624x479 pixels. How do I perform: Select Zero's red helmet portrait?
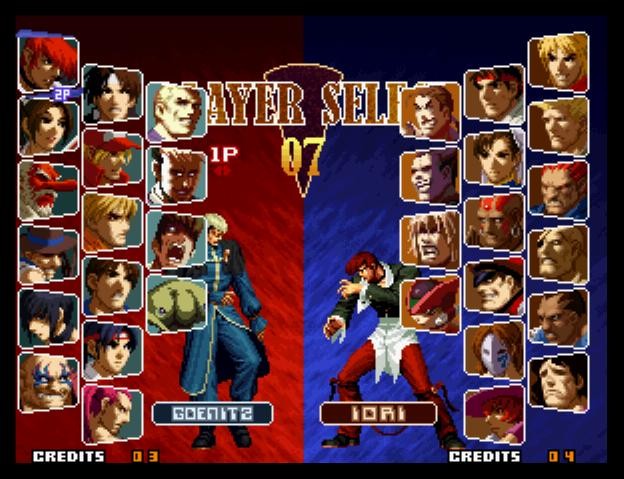coord(430,304)
